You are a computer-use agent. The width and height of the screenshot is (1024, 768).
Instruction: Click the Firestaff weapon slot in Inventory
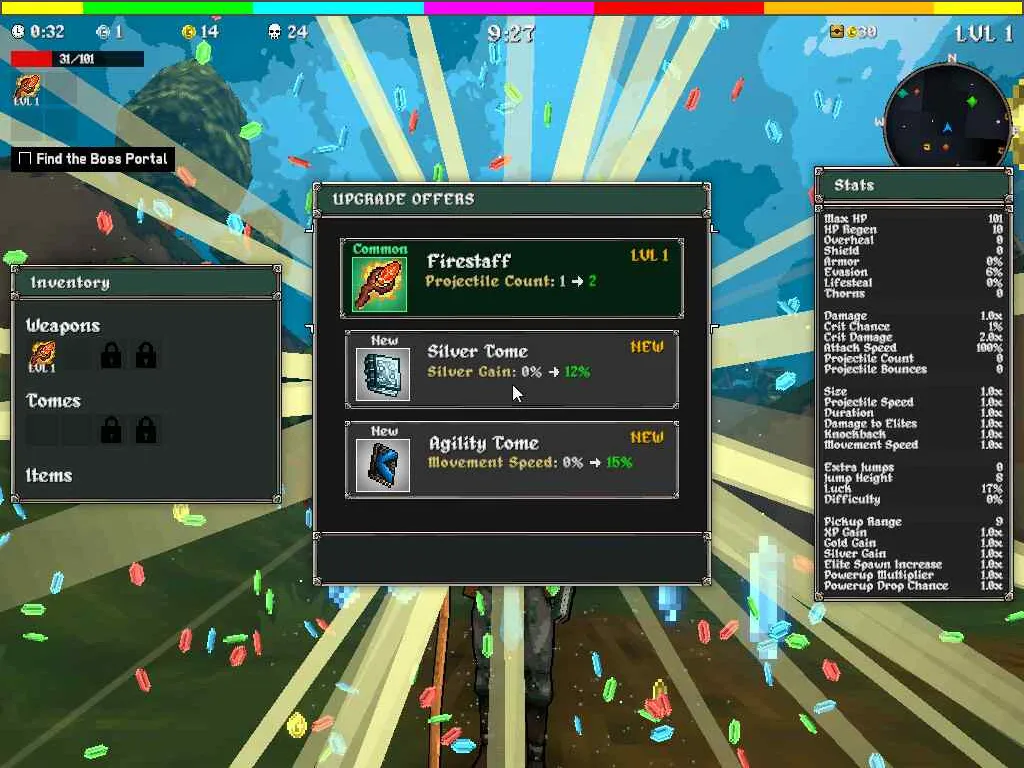coord(42,355)
